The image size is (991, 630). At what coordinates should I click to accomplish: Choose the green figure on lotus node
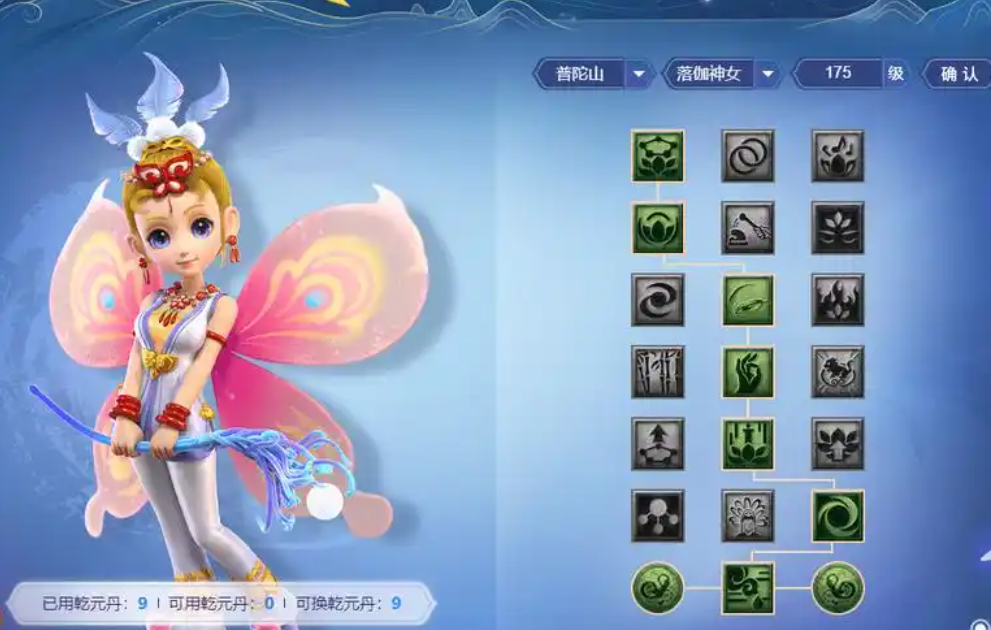coord(747,444)
